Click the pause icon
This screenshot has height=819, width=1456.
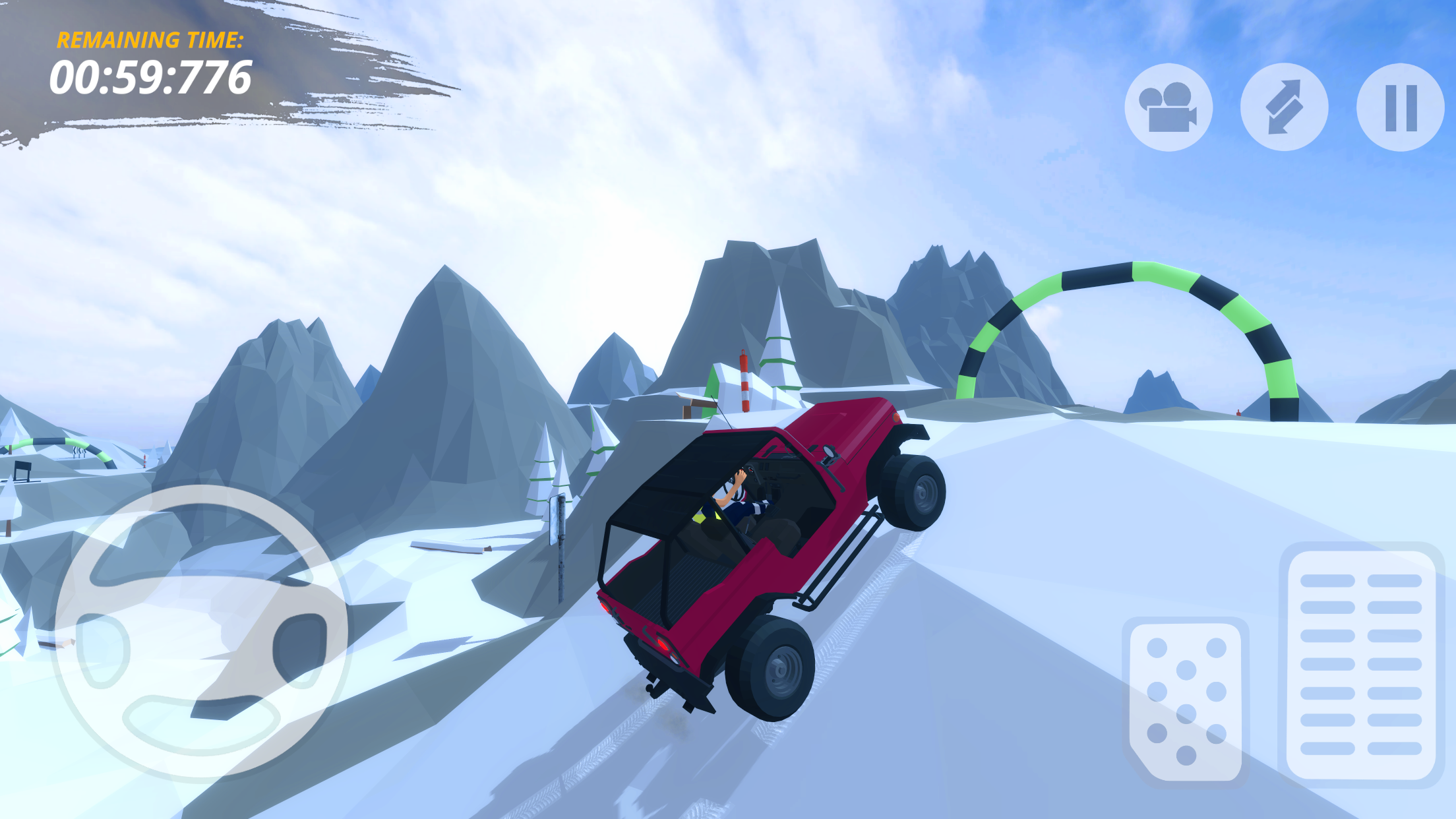[x=1399, y=107]
